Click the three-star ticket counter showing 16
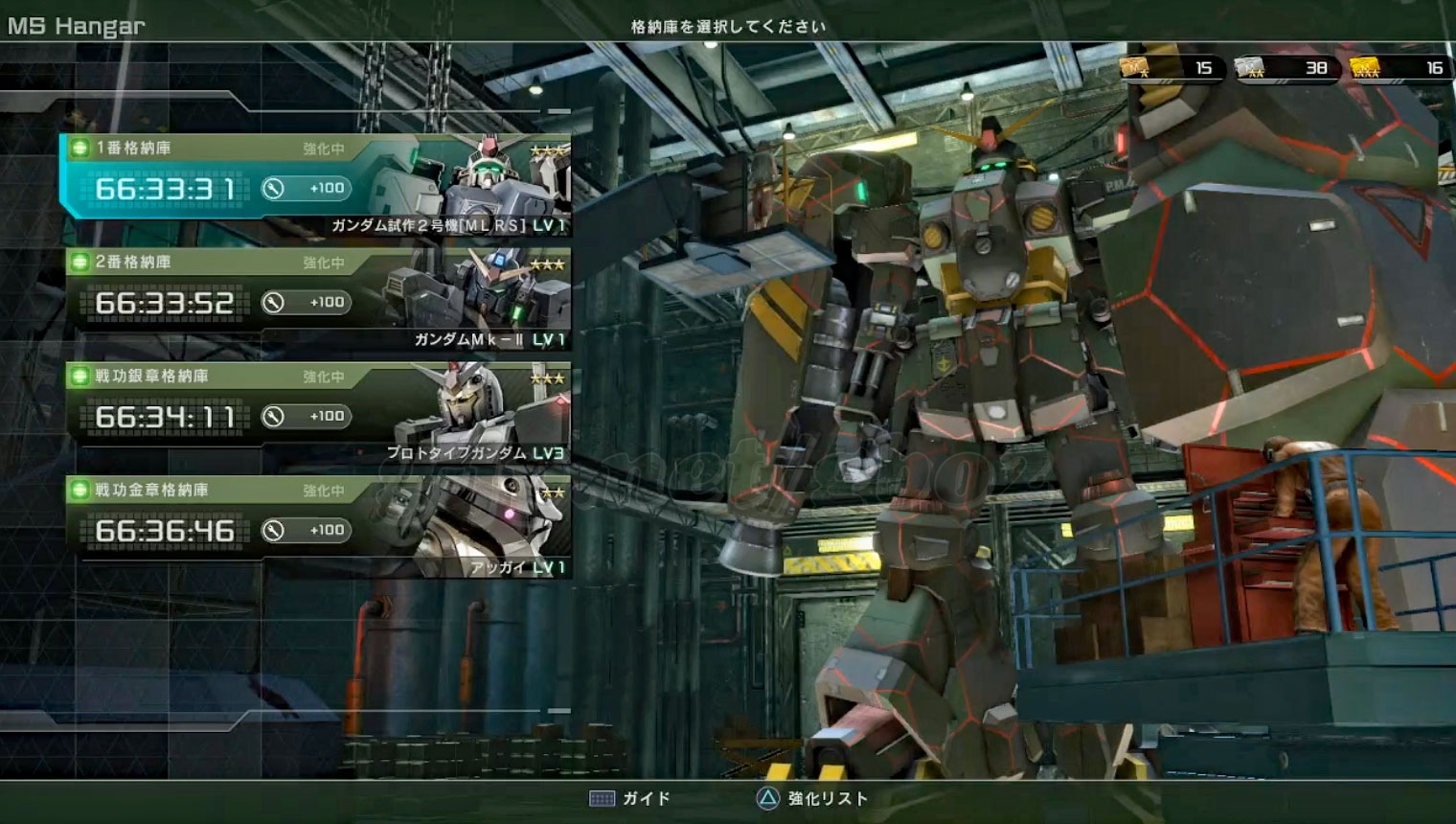The image size is (1456, 824). 1400,68
